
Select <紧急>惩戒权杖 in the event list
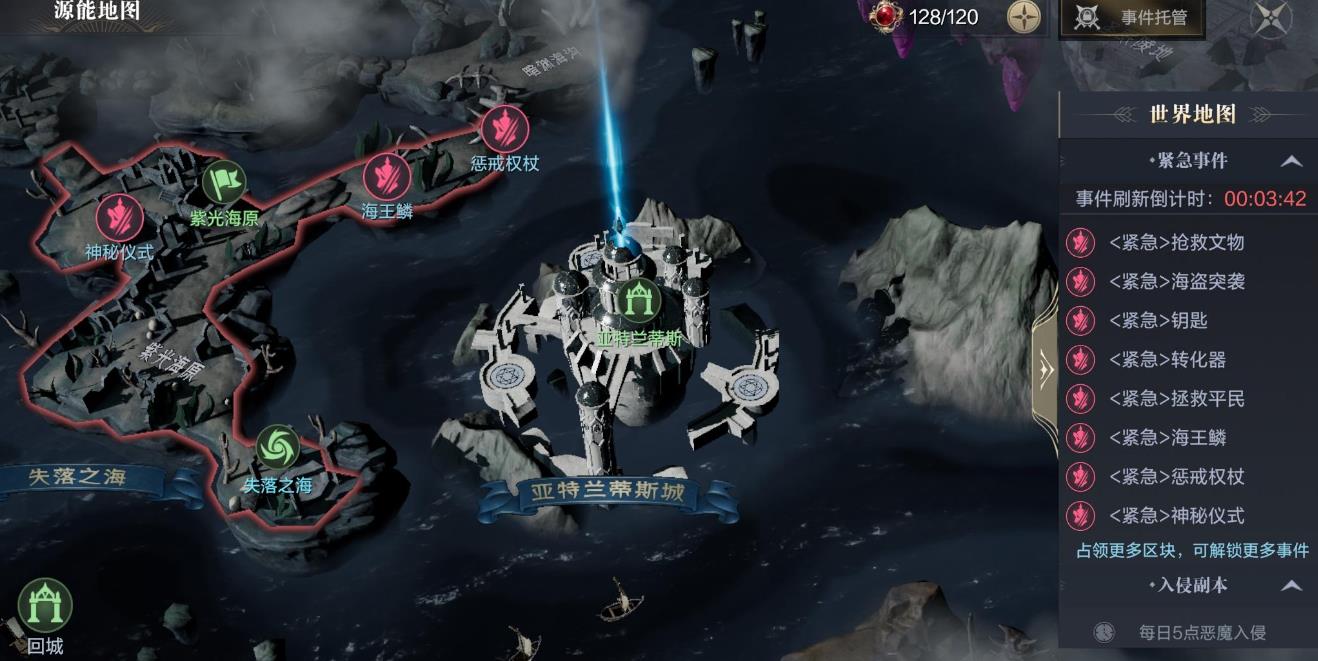pyautogui.click(x=1176, y=477)
